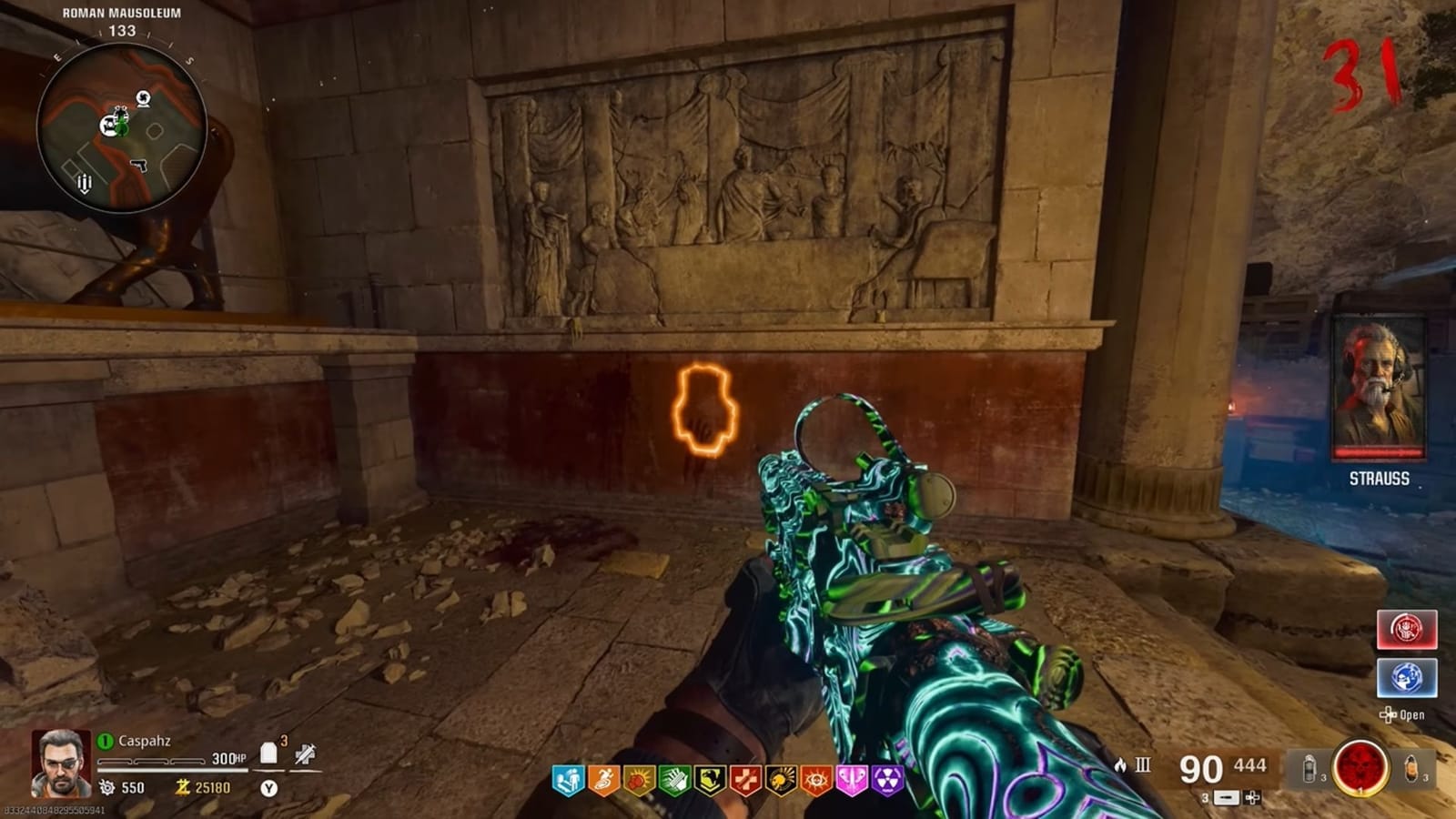Click the Roman Mausoleum location label
This screenshot has height=819, width=1456.
tap(123, 15)
